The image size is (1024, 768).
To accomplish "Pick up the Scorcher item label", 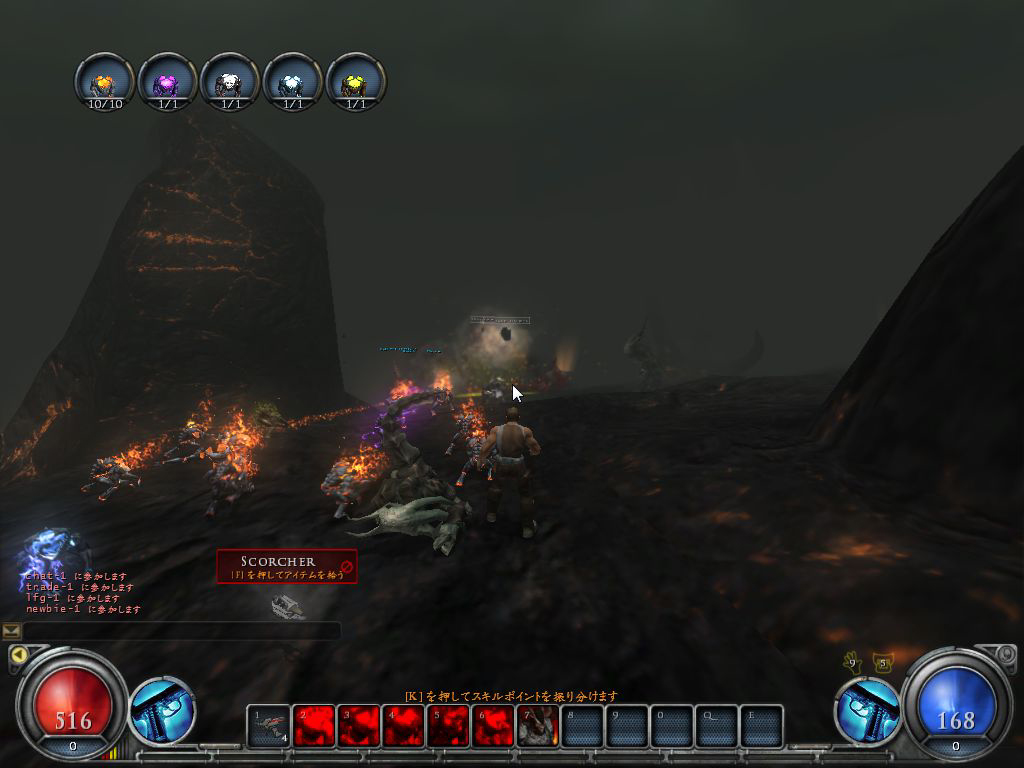I will pos(287,566).
